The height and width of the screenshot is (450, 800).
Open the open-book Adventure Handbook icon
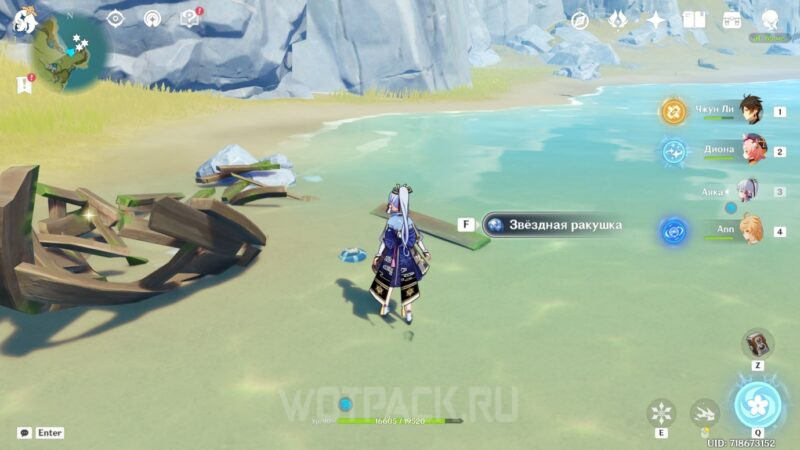point(694,20)
